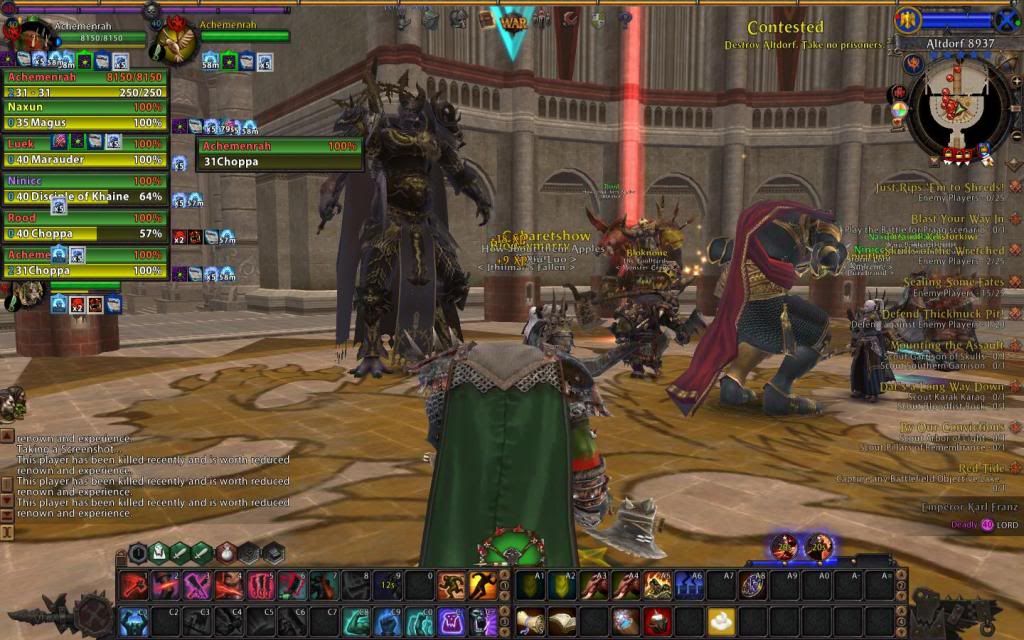
Task: Select Naxun the Magus in party list
Action: (x=85, y=114)
